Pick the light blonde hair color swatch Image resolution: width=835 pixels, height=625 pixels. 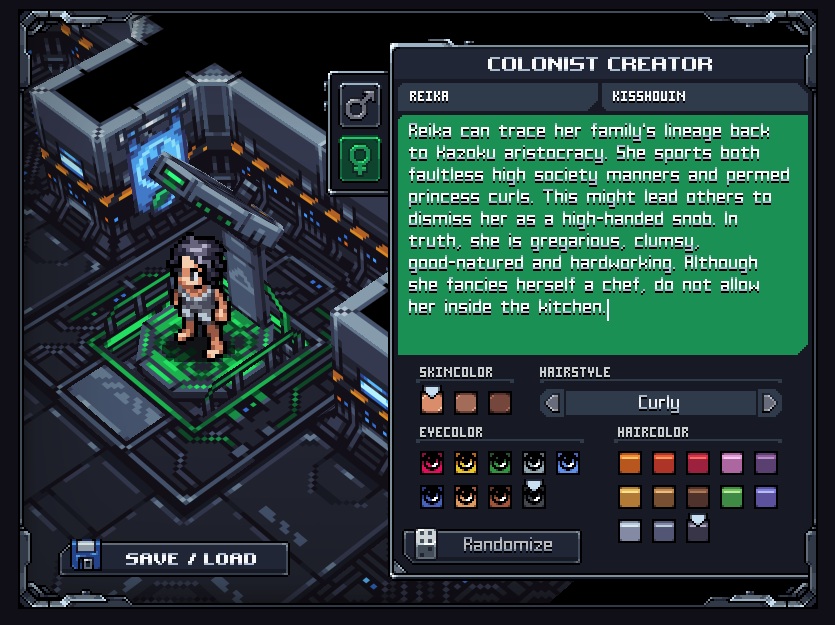630,497
